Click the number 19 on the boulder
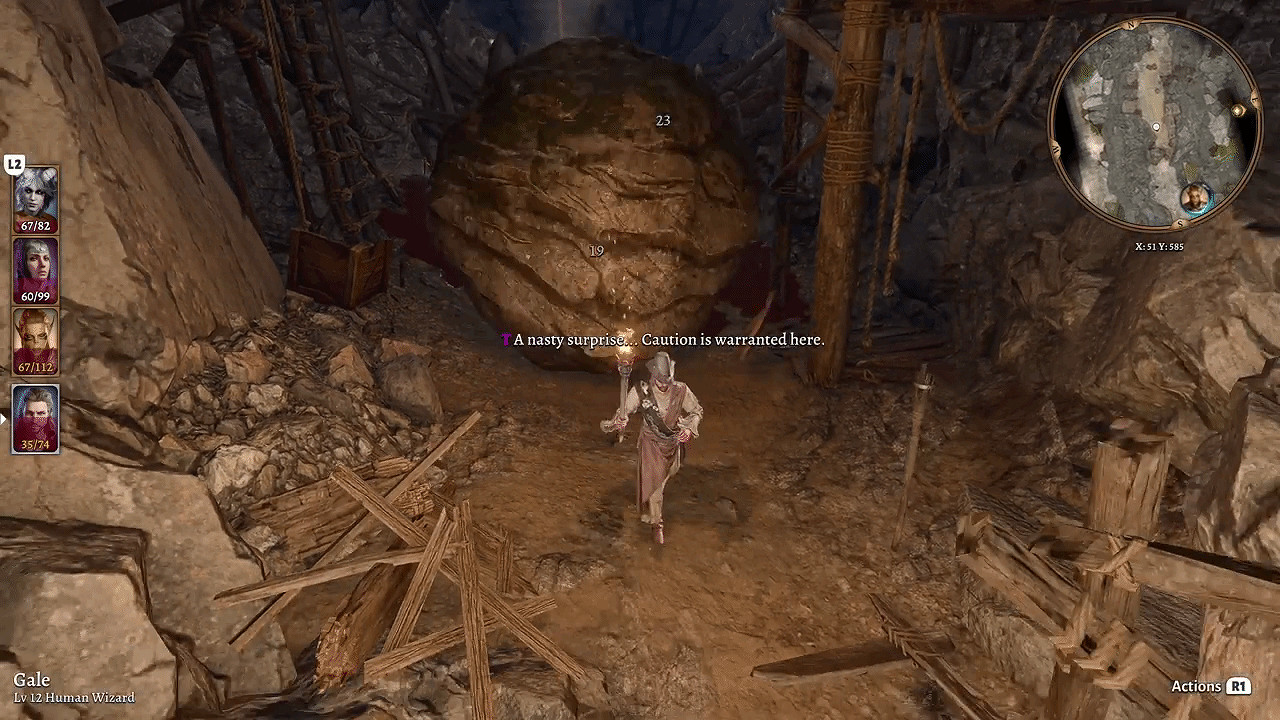Screen dimensions: 1280x720 pos(597,251)
